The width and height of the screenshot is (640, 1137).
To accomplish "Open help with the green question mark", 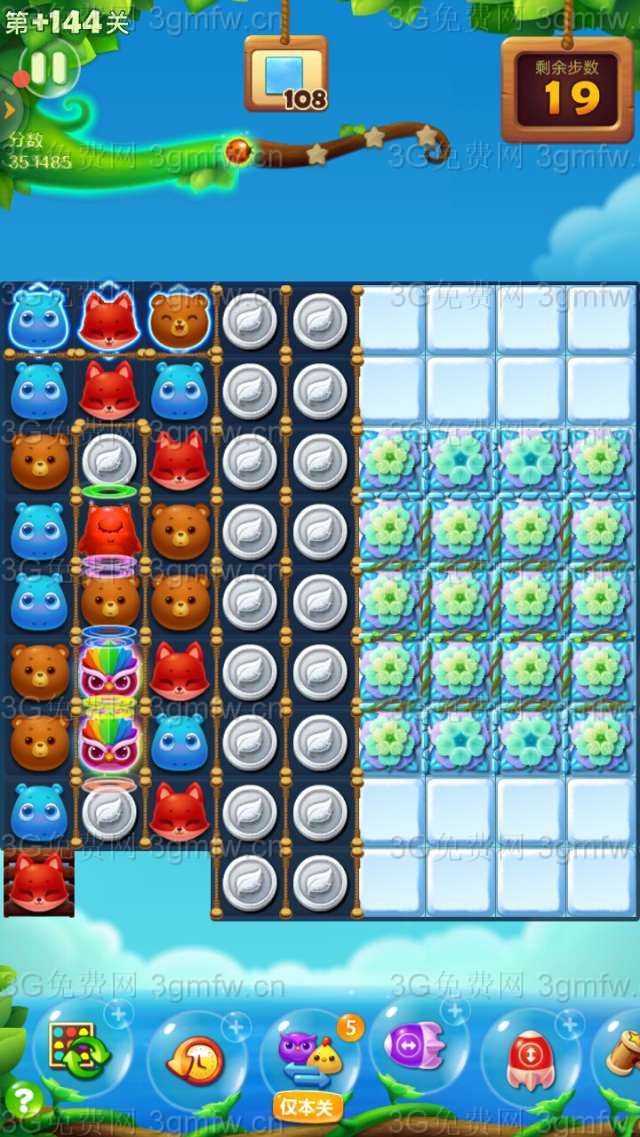I will (x=22, y=1101).
